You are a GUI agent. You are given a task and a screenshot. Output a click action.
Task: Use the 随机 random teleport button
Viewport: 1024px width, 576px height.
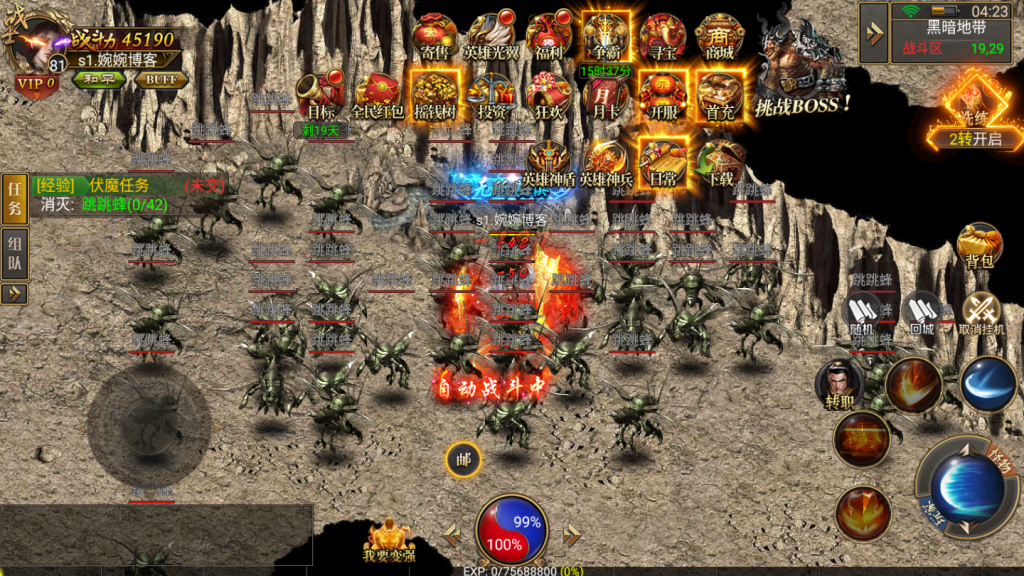pyautogui.click(x=862, y=314)
